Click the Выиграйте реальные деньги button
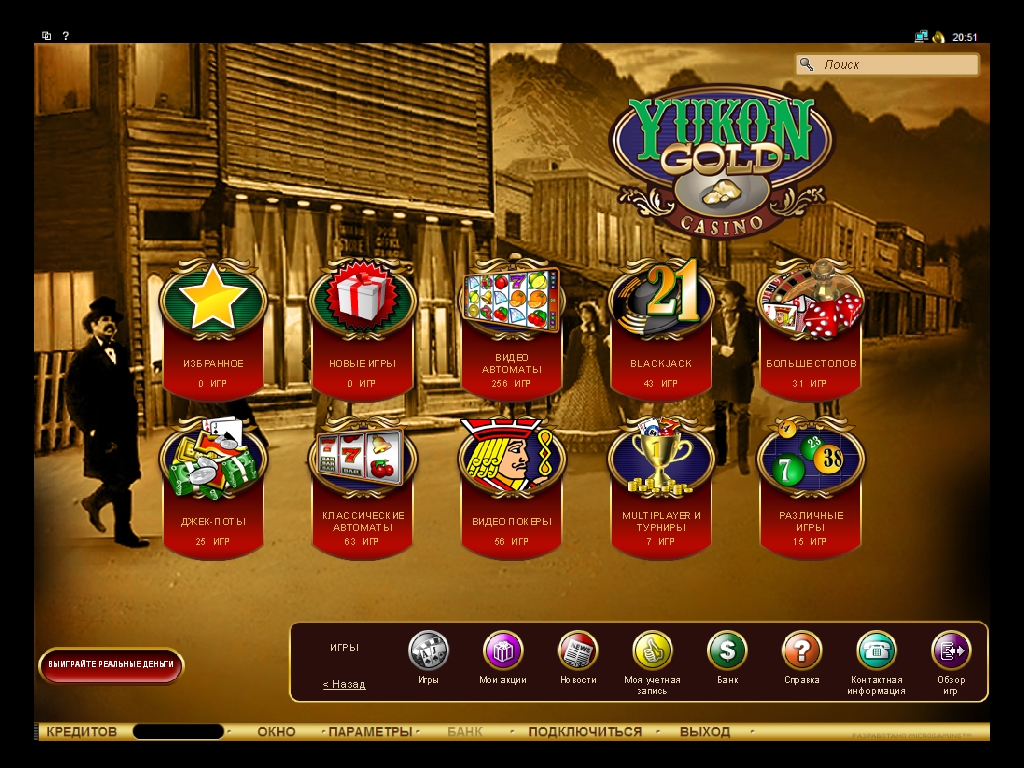 click(x=111, y=664)
